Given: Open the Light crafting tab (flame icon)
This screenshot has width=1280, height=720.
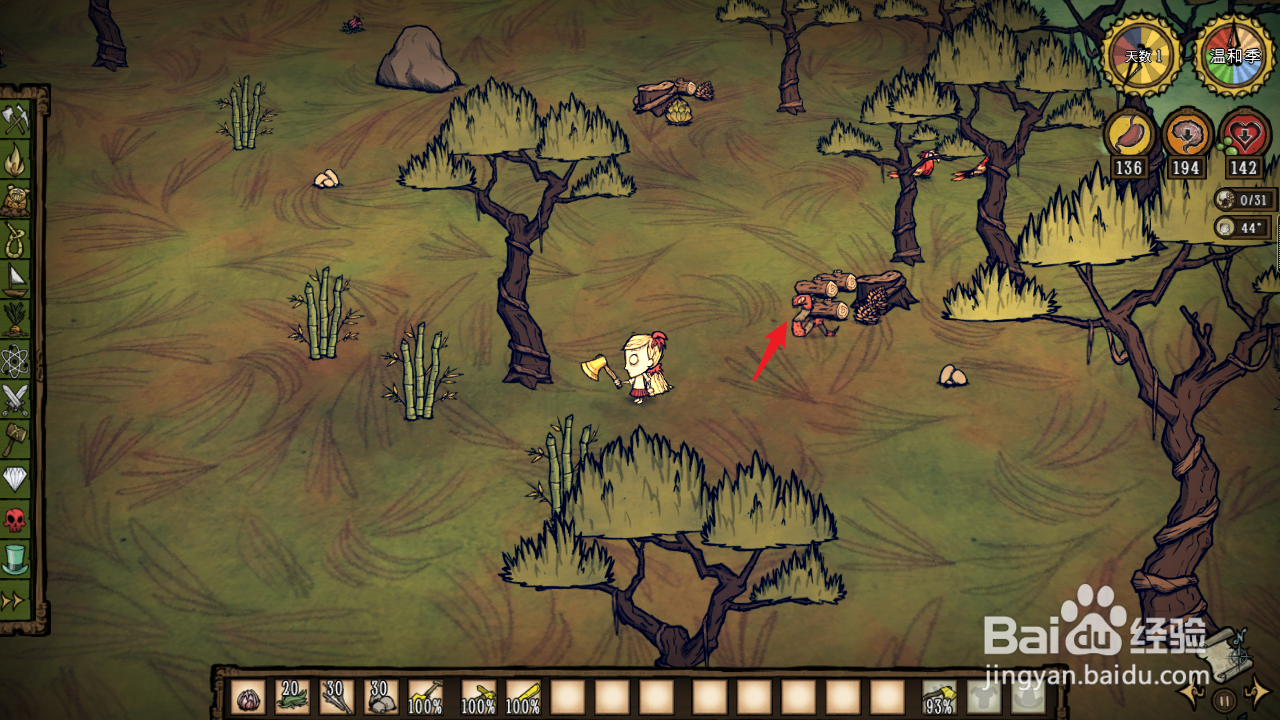Looking at the screenshot, I should click(16, 159).
